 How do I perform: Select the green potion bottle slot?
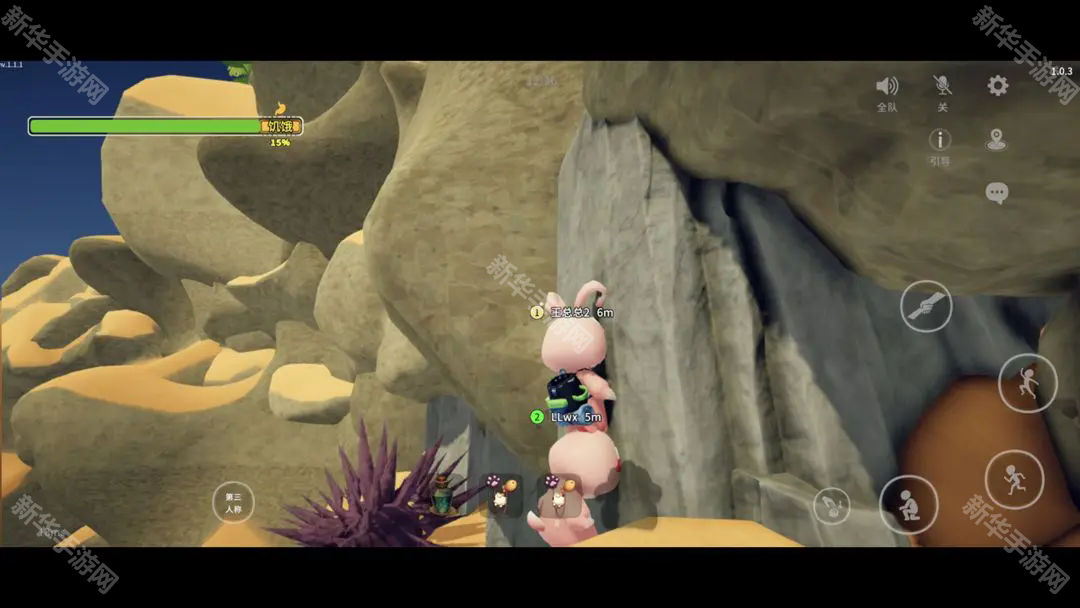441,493
